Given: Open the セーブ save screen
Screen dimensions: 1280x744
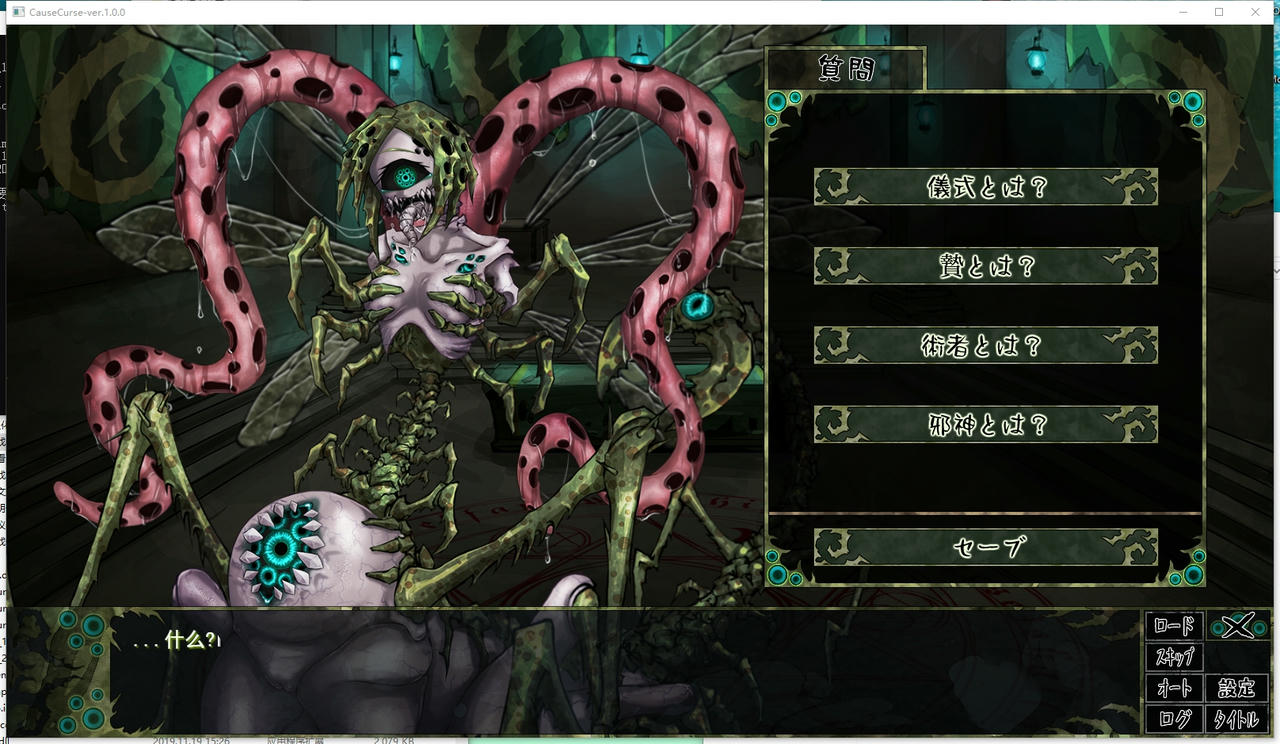Looking at the screenshot, I should [x=986, y=546].
